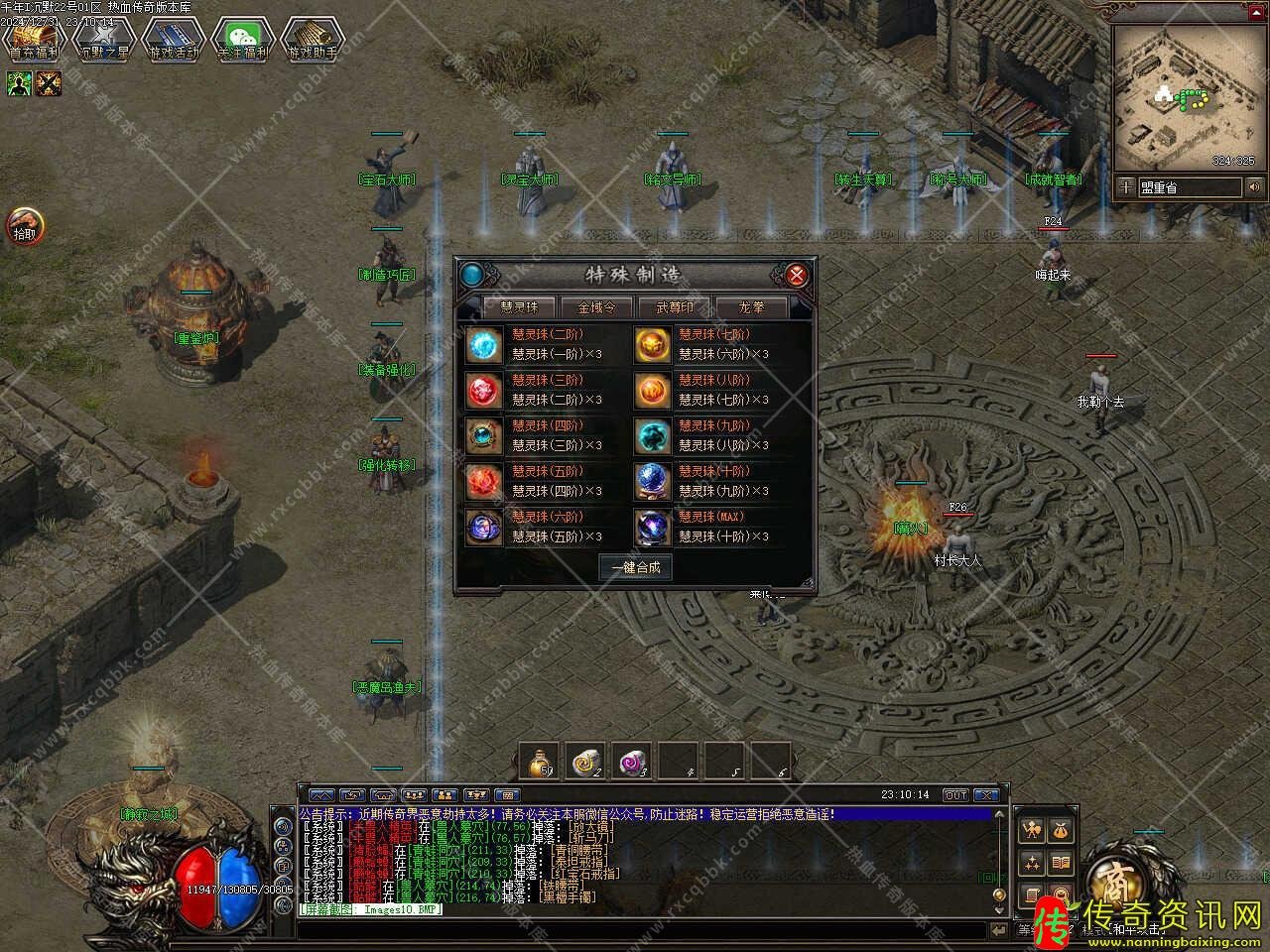Image resolution: width=1270 pixels, height=952 pixels.
Task: Select the 慧灵珠(五阶) recipe icon
Action: coord(486,481)
